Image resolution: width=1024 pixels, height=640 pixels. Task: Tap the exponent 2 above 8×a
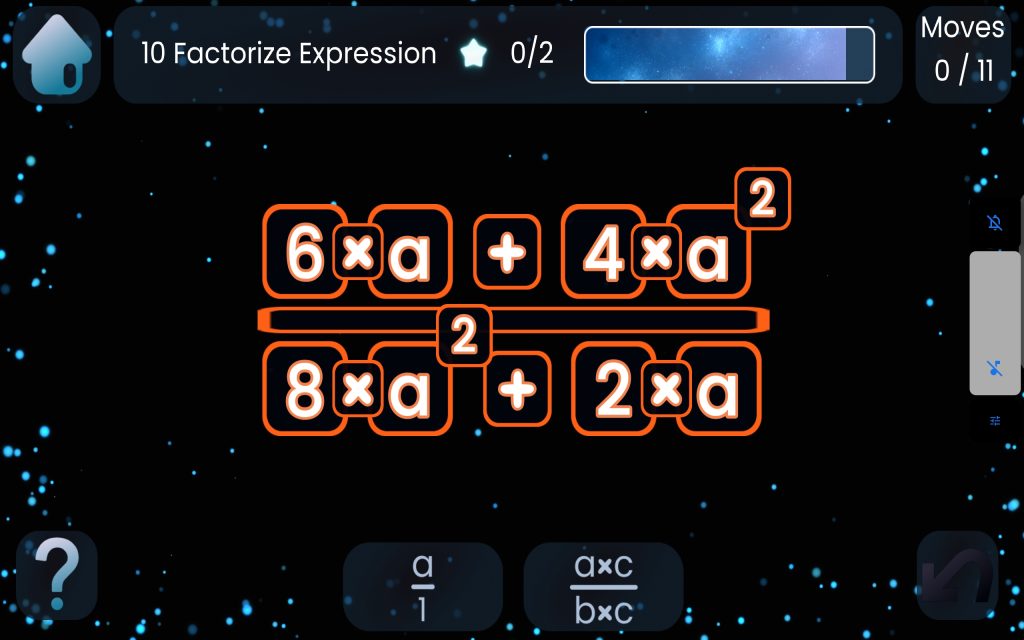click(464, 336)
